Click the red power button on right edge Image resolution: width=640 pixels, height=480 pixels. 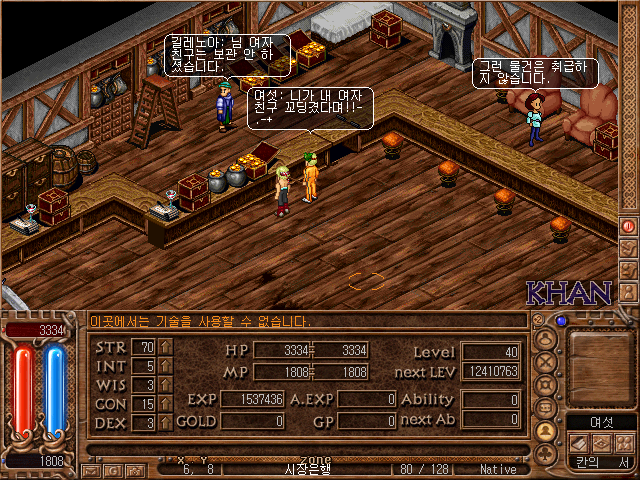pyautogui.click(x=629, y=226)
